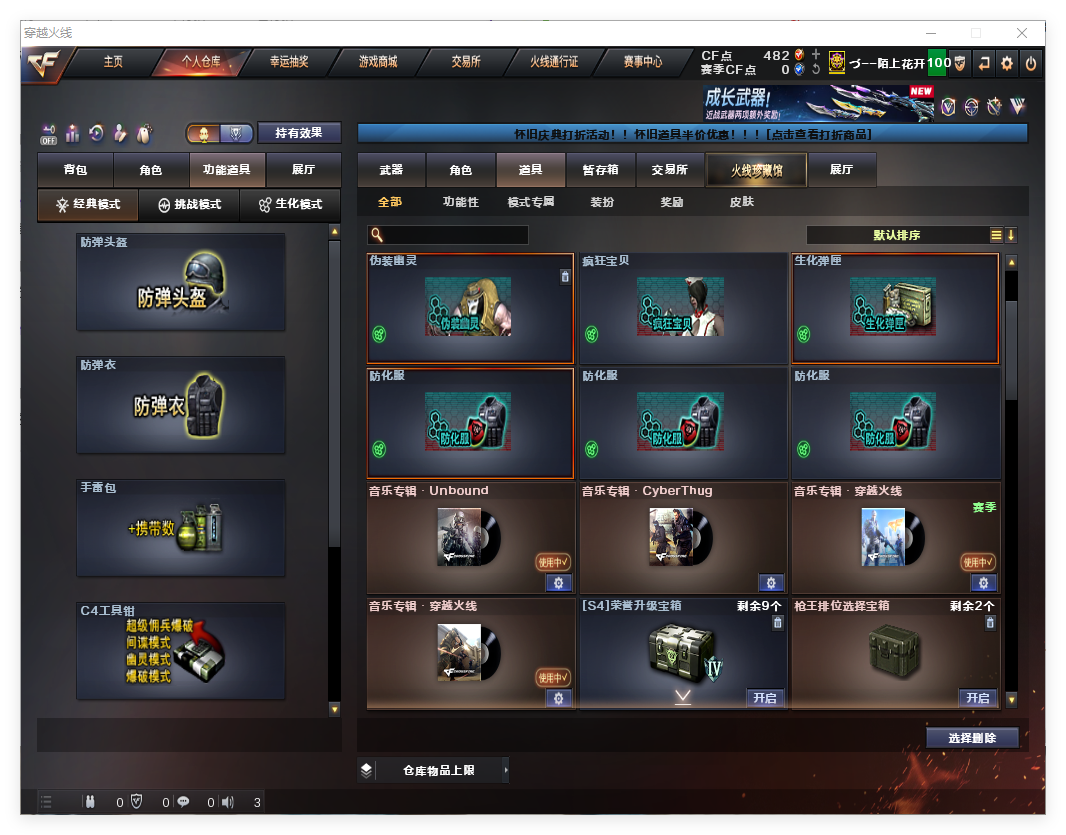Open the 武器 weapons warehouse tab

[x=391, y=171]
